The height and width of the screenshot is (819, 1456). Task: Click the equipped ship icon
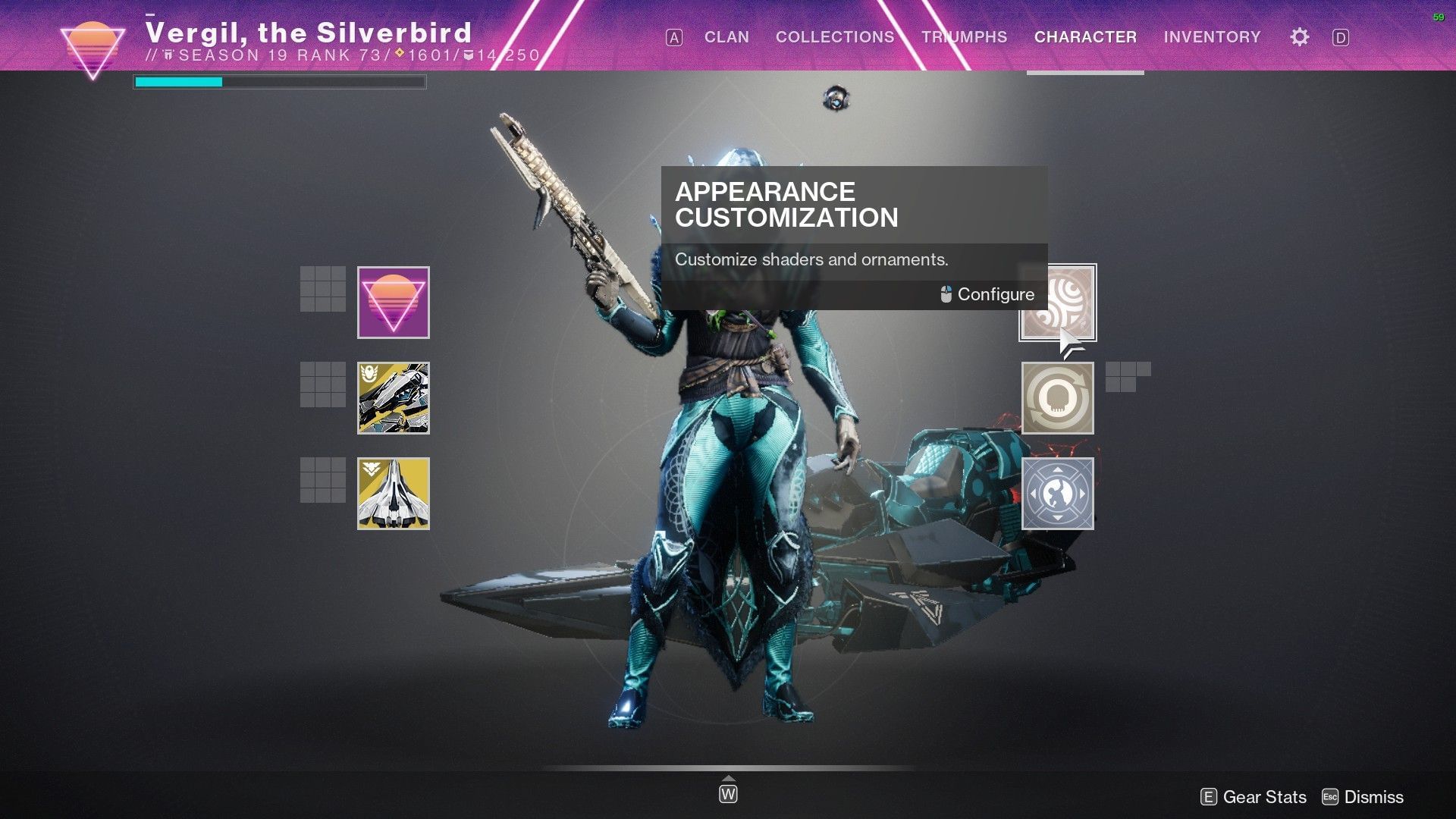[394, 493]
